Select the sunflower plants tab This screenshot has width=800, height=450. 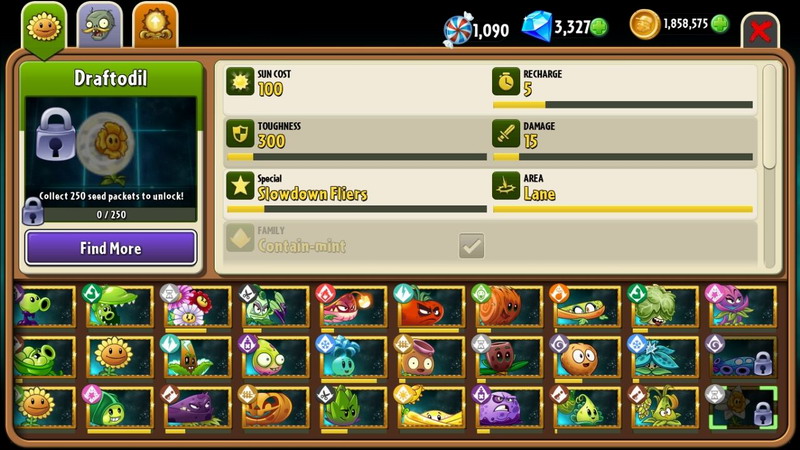tap(42, 25)
